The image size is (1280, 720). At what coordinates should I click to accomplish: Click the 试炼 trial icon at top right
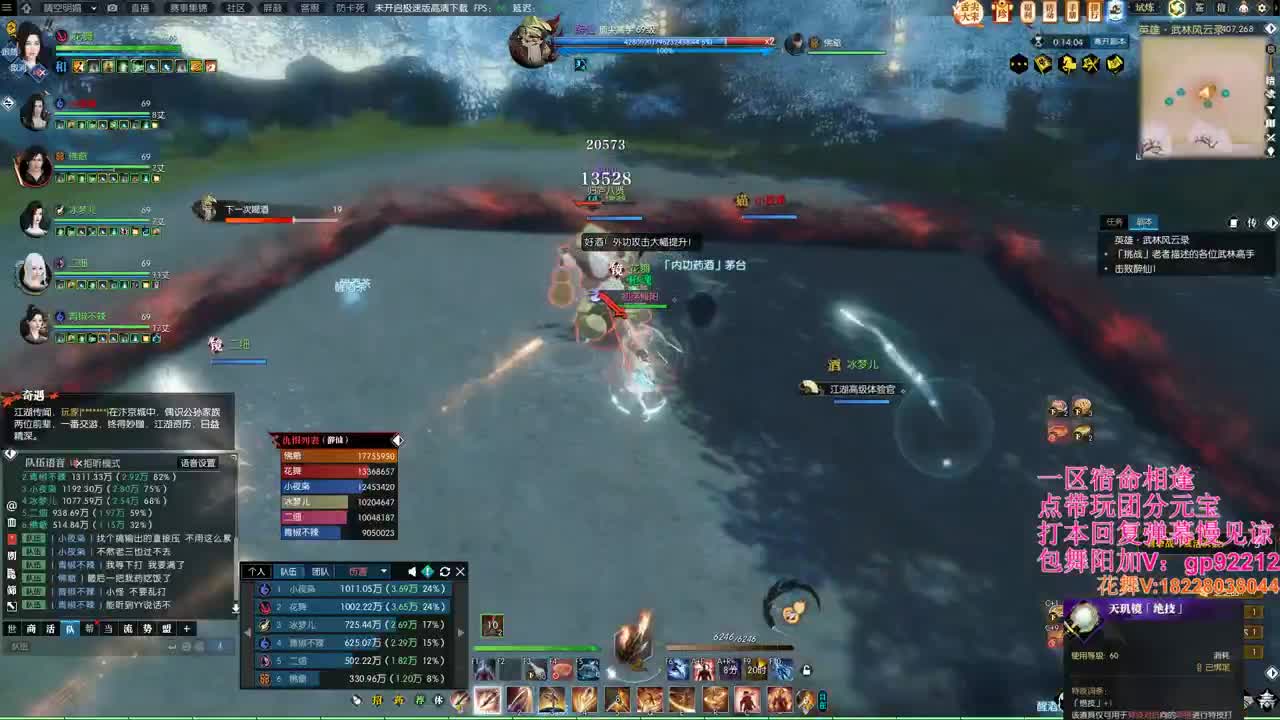click(1146, 9)
